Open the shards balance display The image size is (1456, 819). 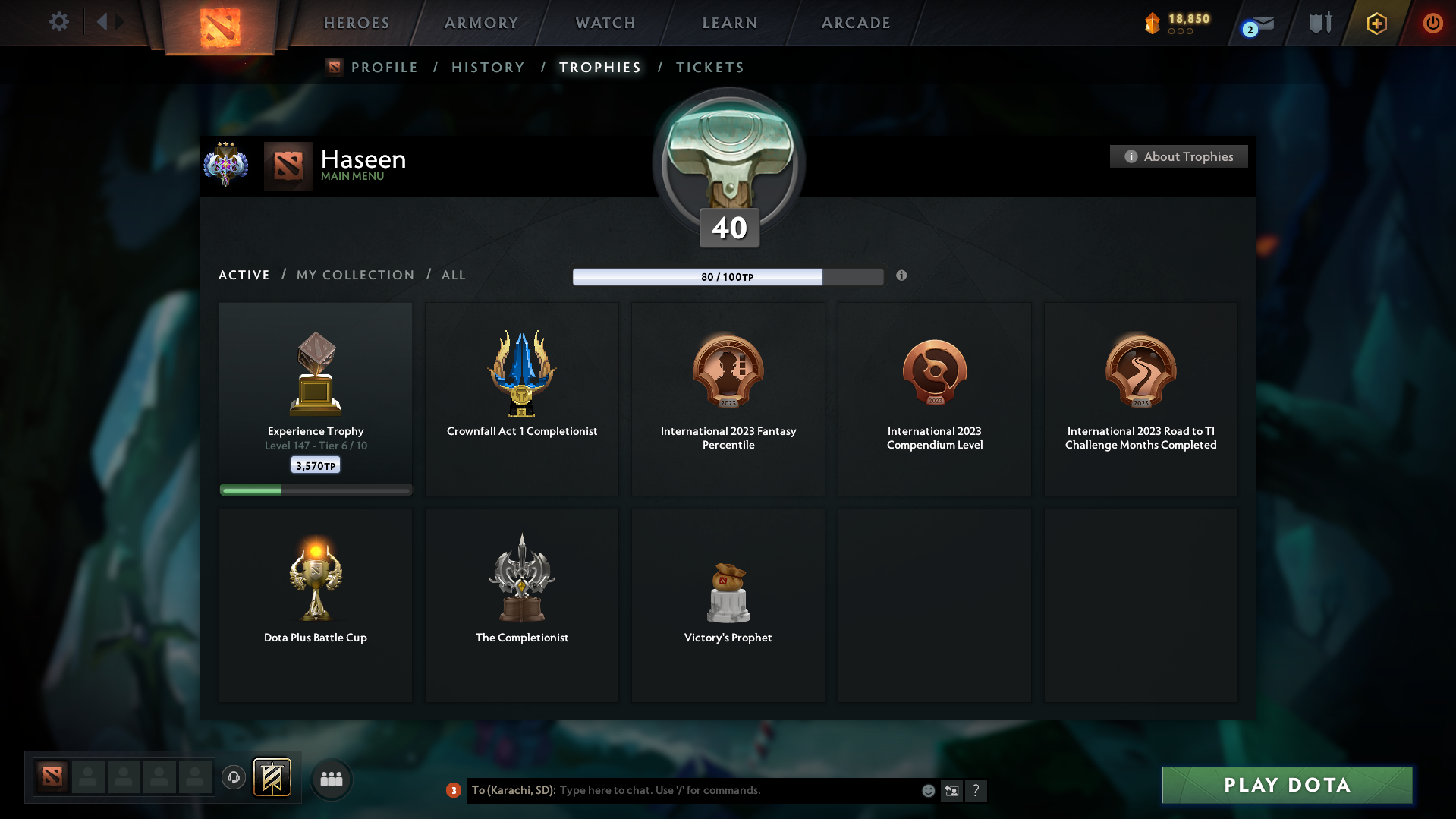(1176, 23)
